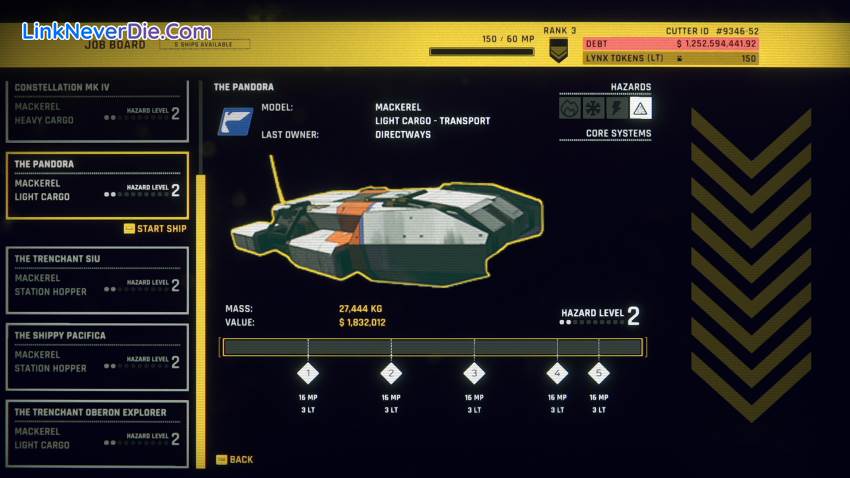Click the fire hazard icon
Image resolution: width=850 pixels, height=478 pixels.
point(570,108)
